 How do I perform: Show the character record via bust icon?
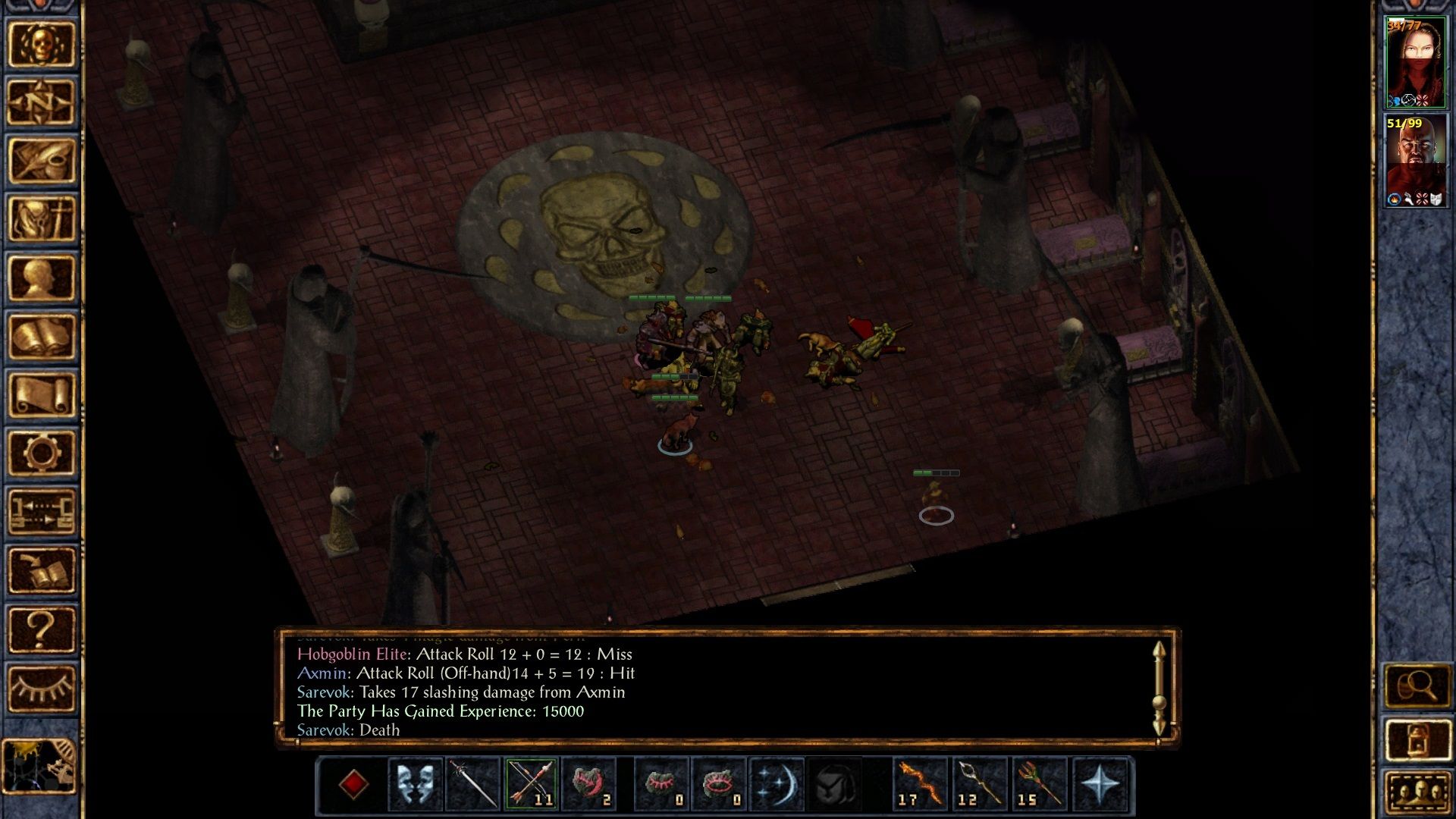click(42, 278)
